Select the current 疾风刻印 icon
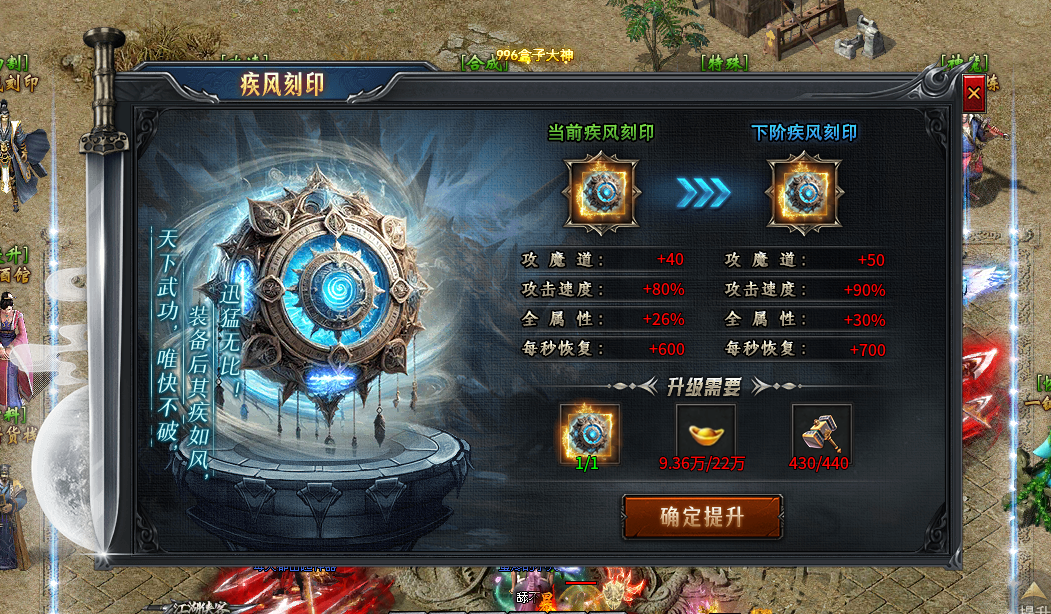The image size is (1051, 614). tap(599, 192)
